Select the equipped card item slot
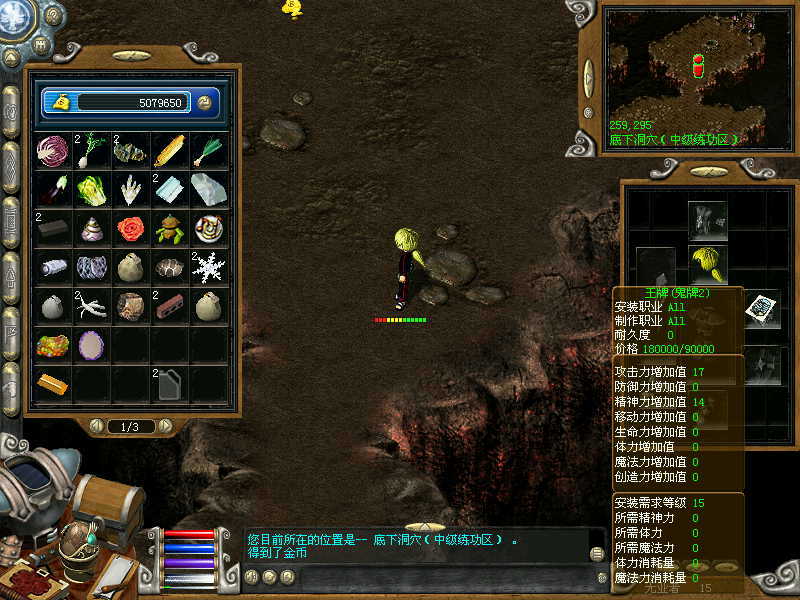800x600 pixels. 761,308
